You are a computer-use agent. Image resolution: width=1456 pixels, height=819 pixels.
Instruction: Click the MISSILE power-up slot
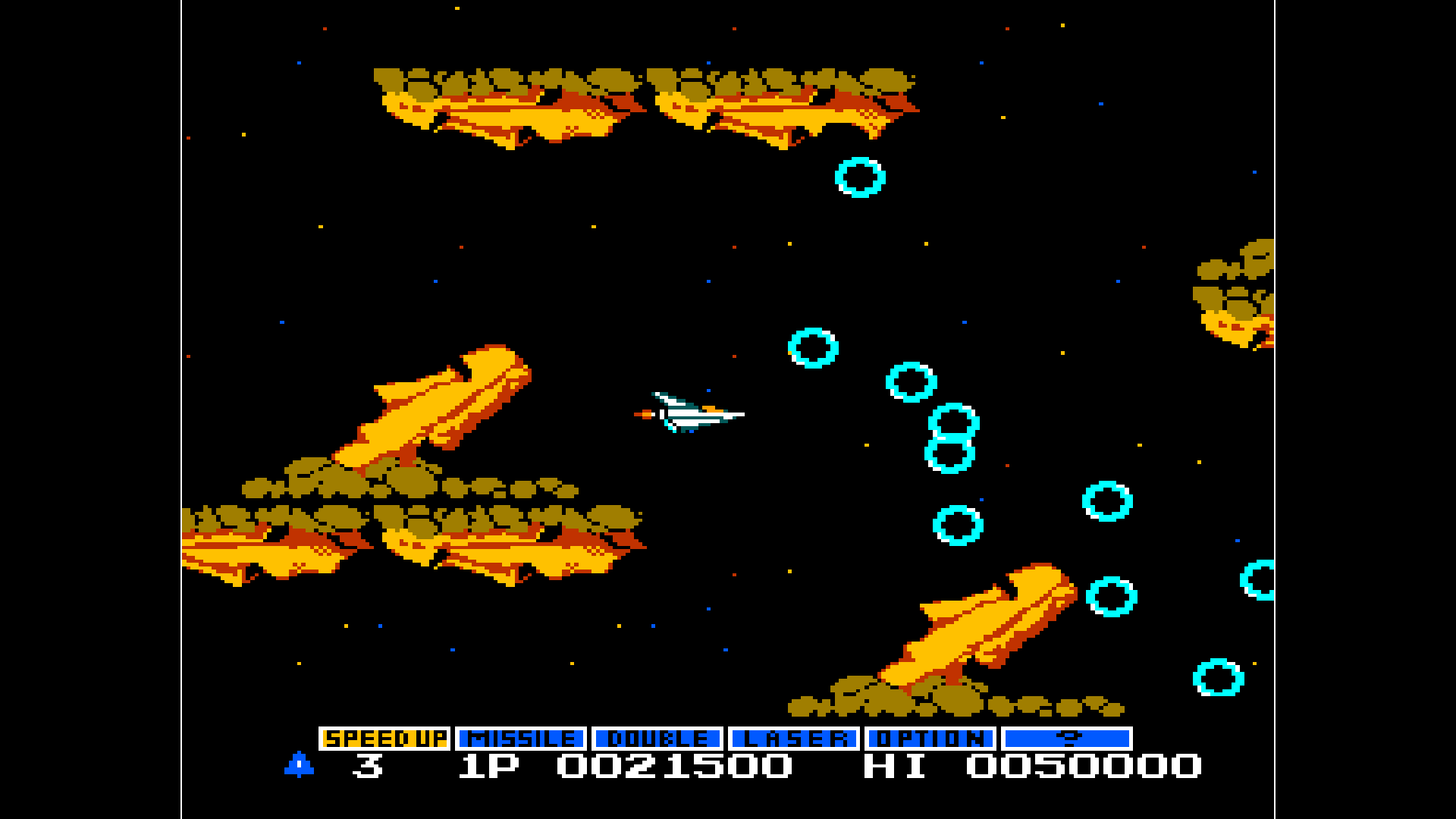(520, 736)
